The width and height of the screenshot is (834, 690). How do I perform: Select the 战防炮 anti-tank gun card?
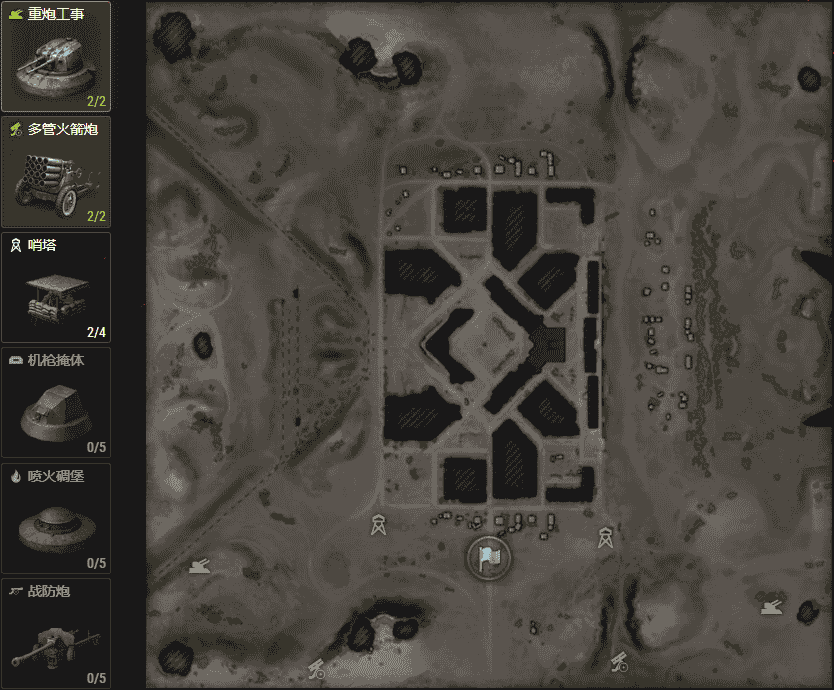(56, 633)
